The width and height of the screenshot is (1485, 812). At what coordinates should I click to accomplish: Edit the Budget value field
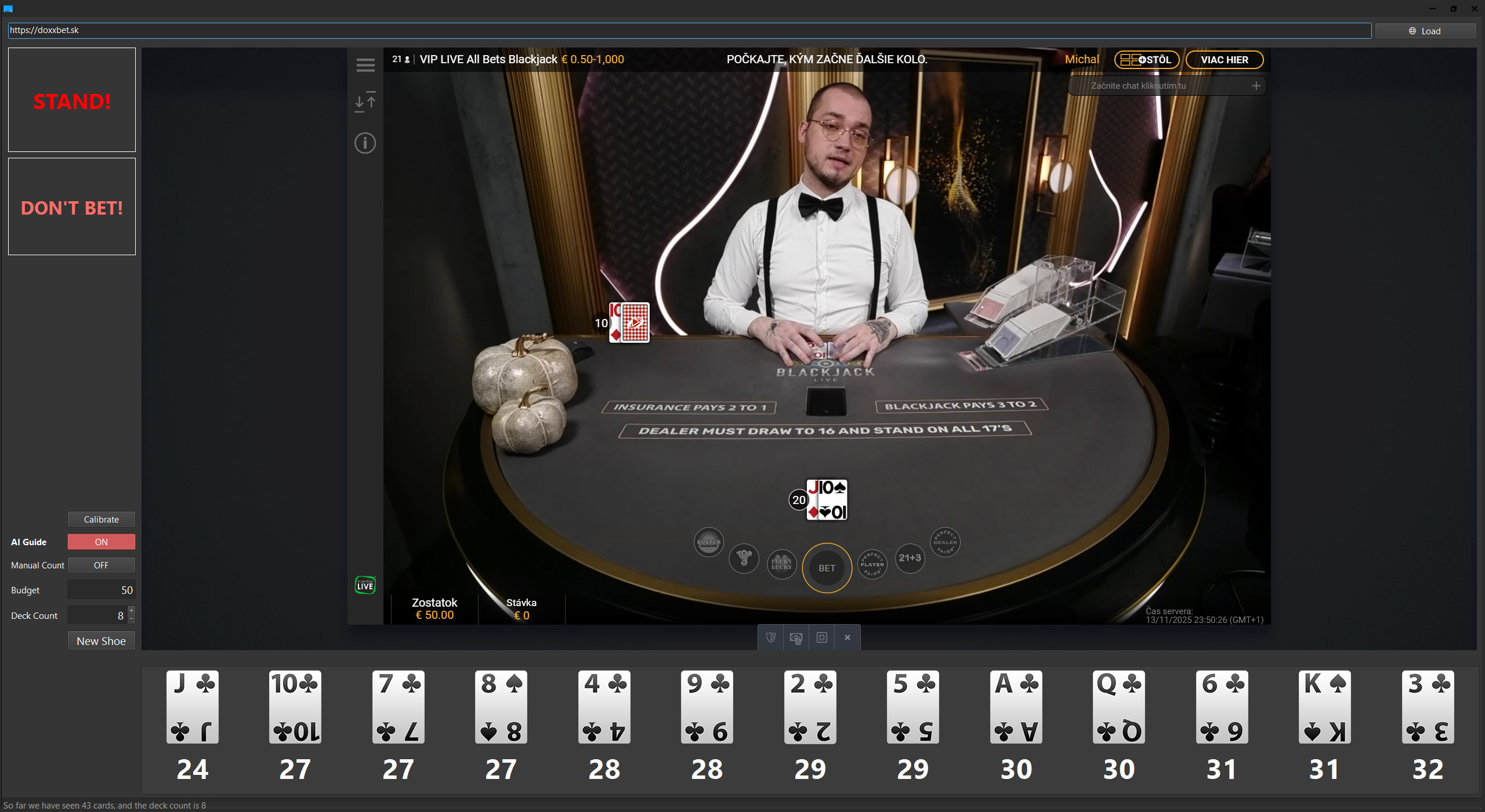101,590
